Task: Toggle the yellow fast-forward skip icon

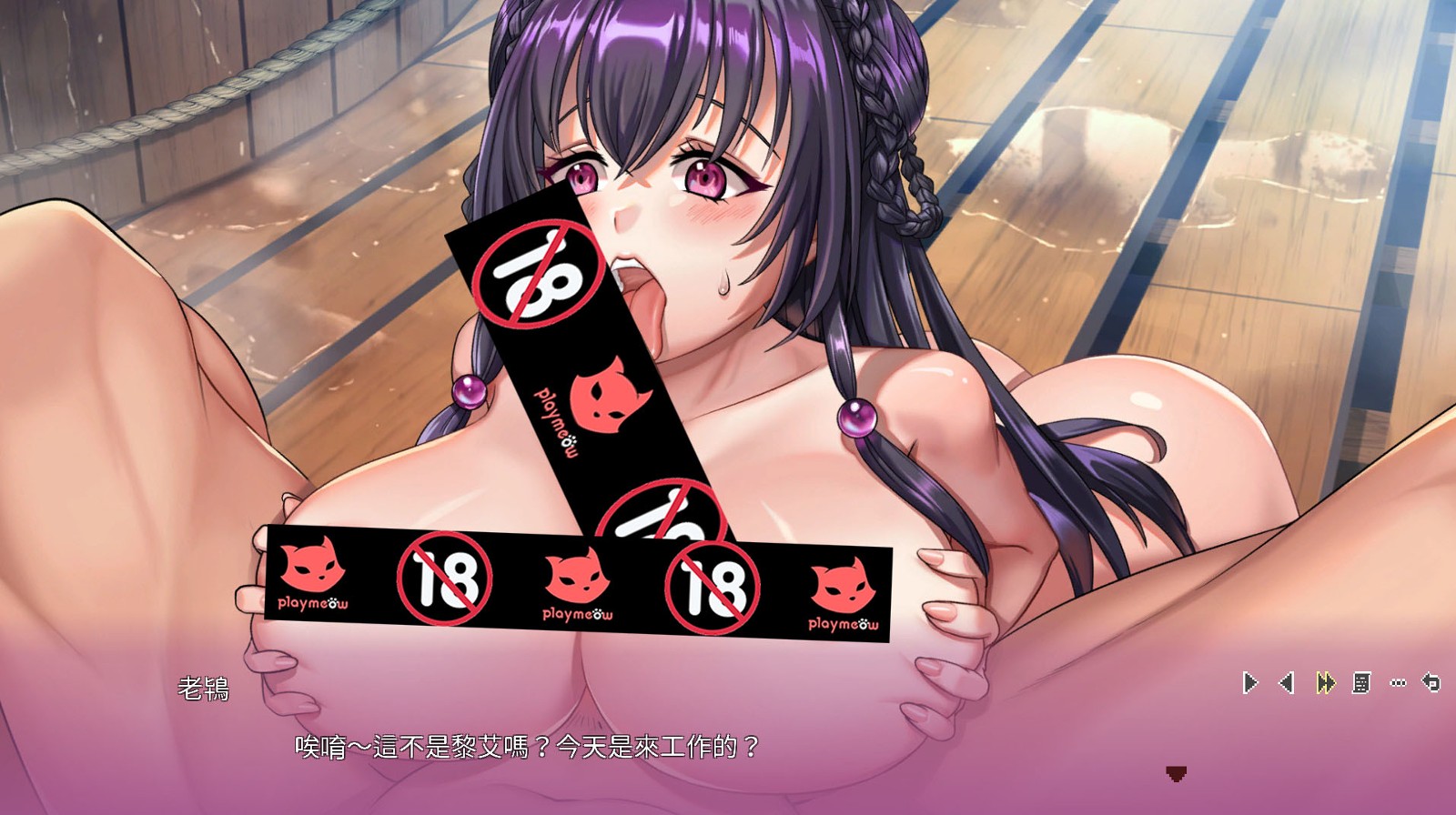Action: pyautogui.click(x=1325, y=682)
